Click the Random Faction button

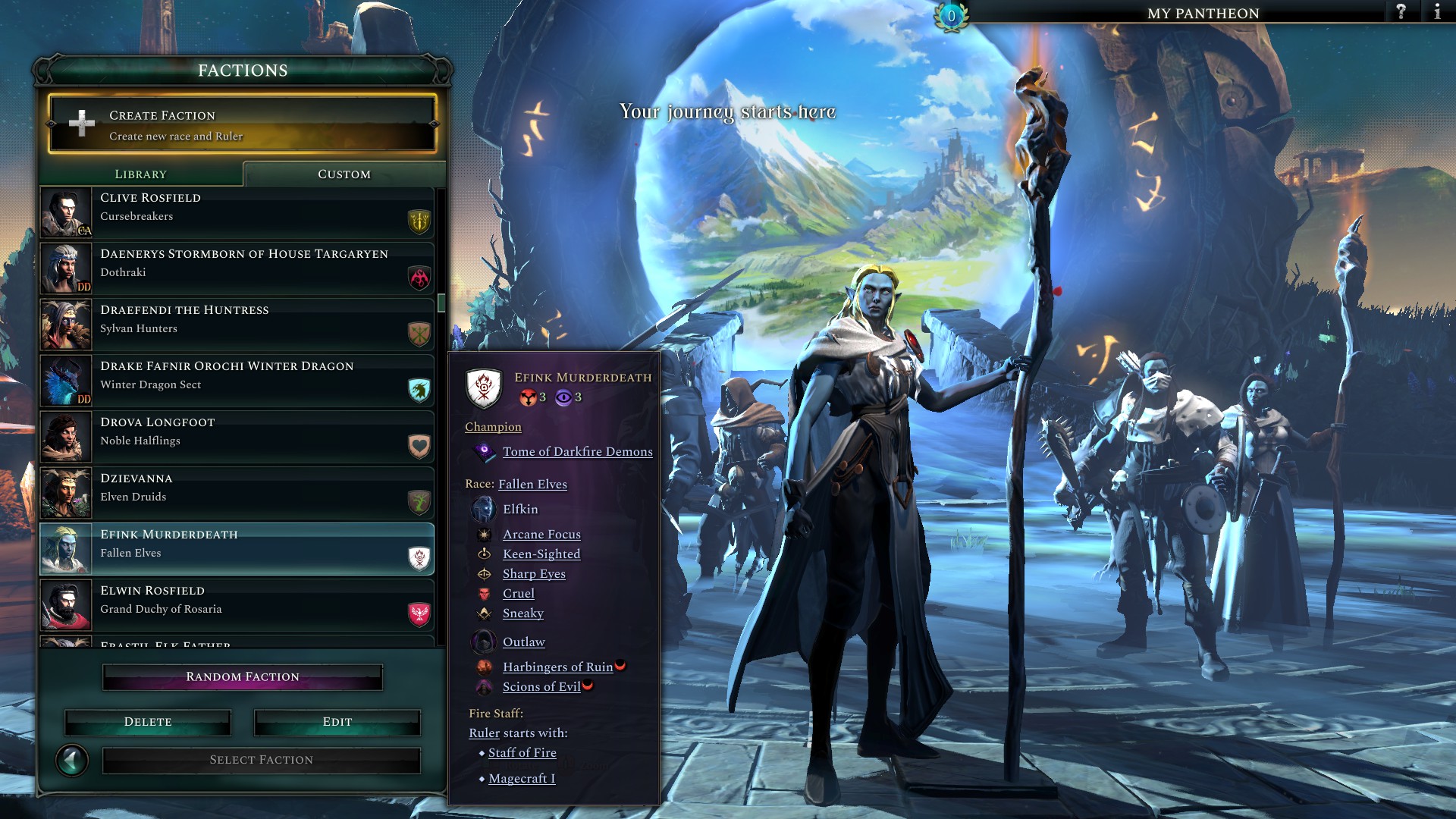pyautogui.click(x=242, y=676)
